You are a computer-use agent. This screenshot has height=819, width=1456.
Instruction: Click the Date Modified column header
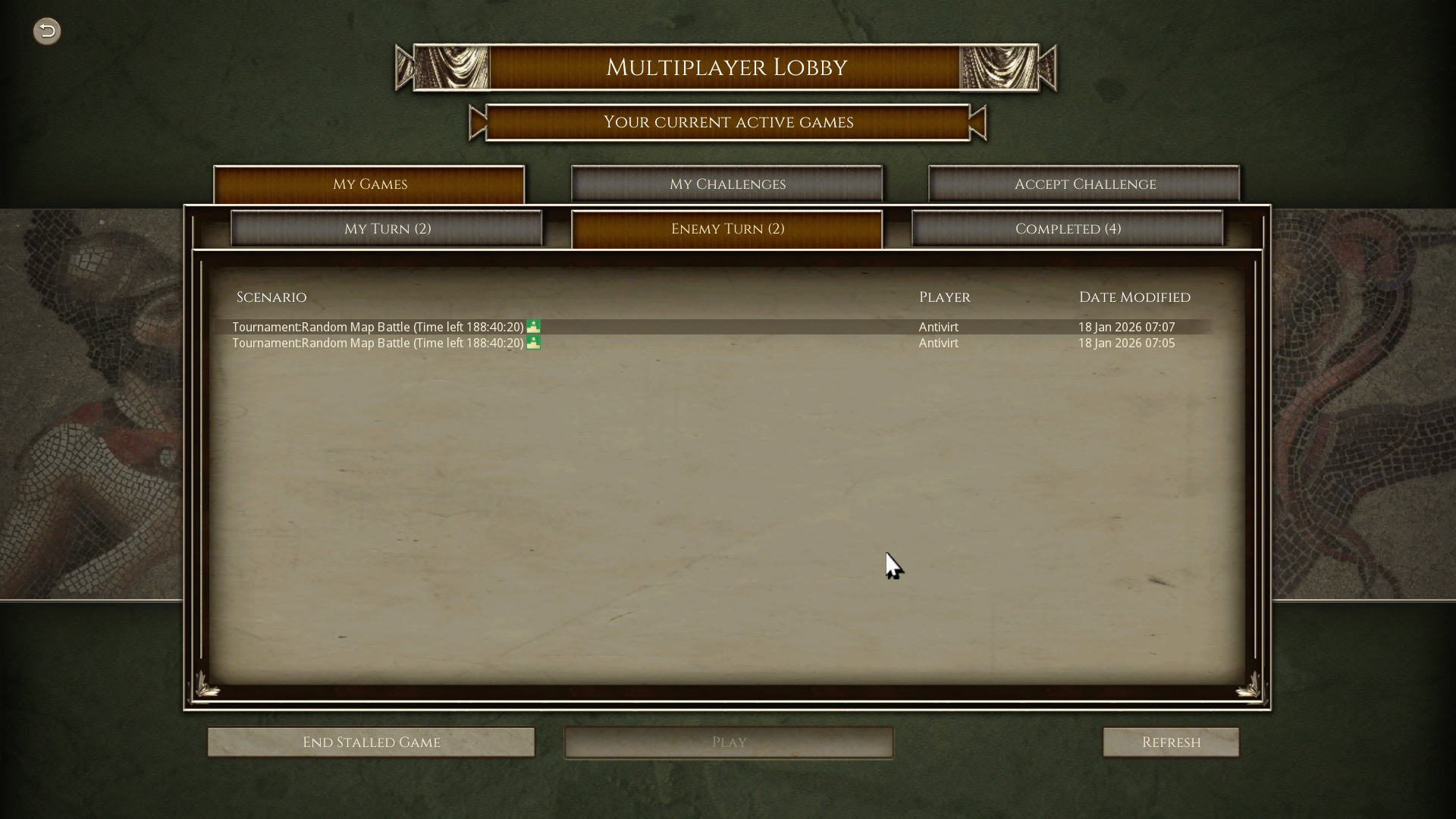point(1134,297)
